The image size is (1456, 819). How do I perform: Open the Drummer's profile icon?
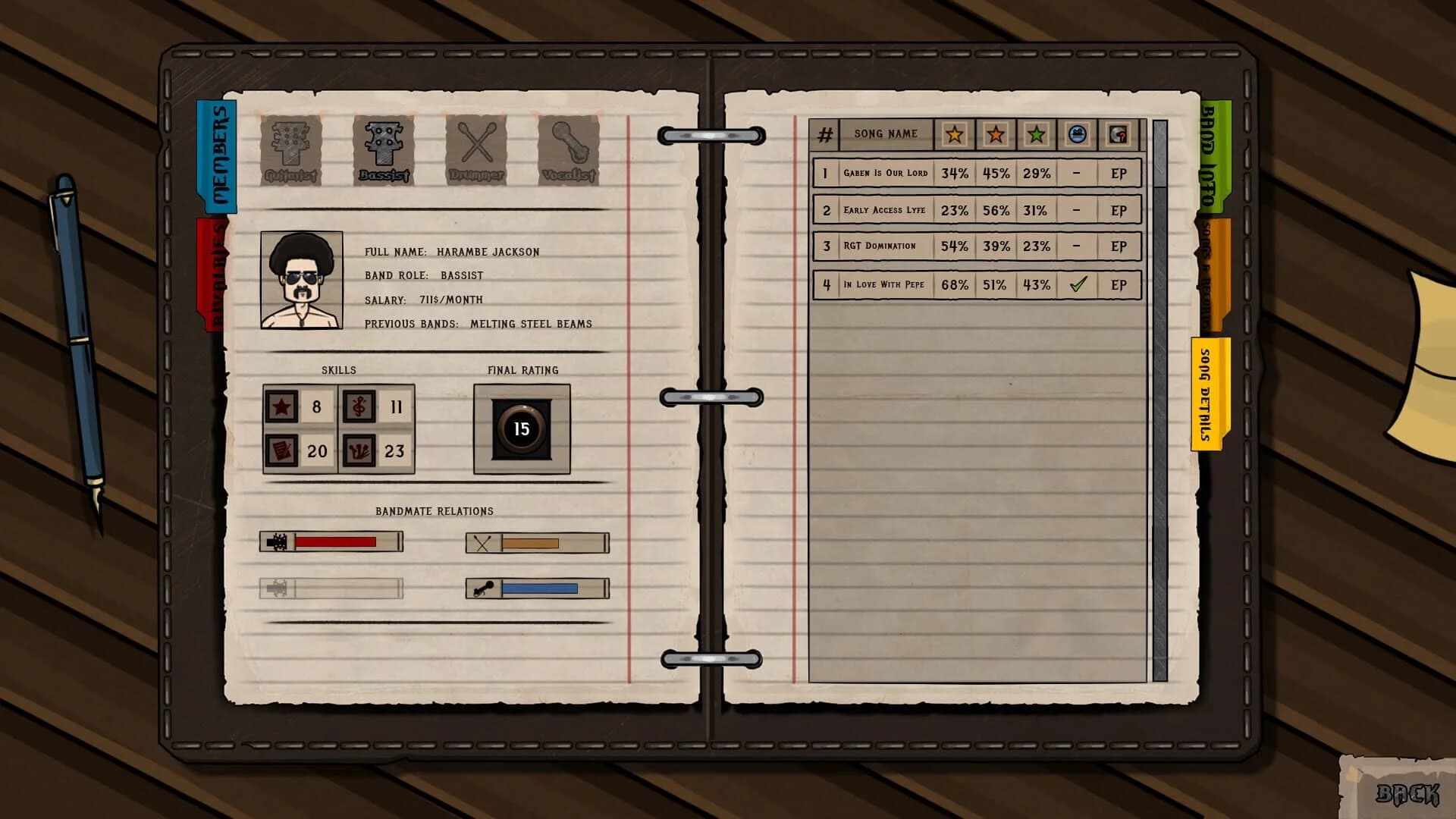pos(475,149)
